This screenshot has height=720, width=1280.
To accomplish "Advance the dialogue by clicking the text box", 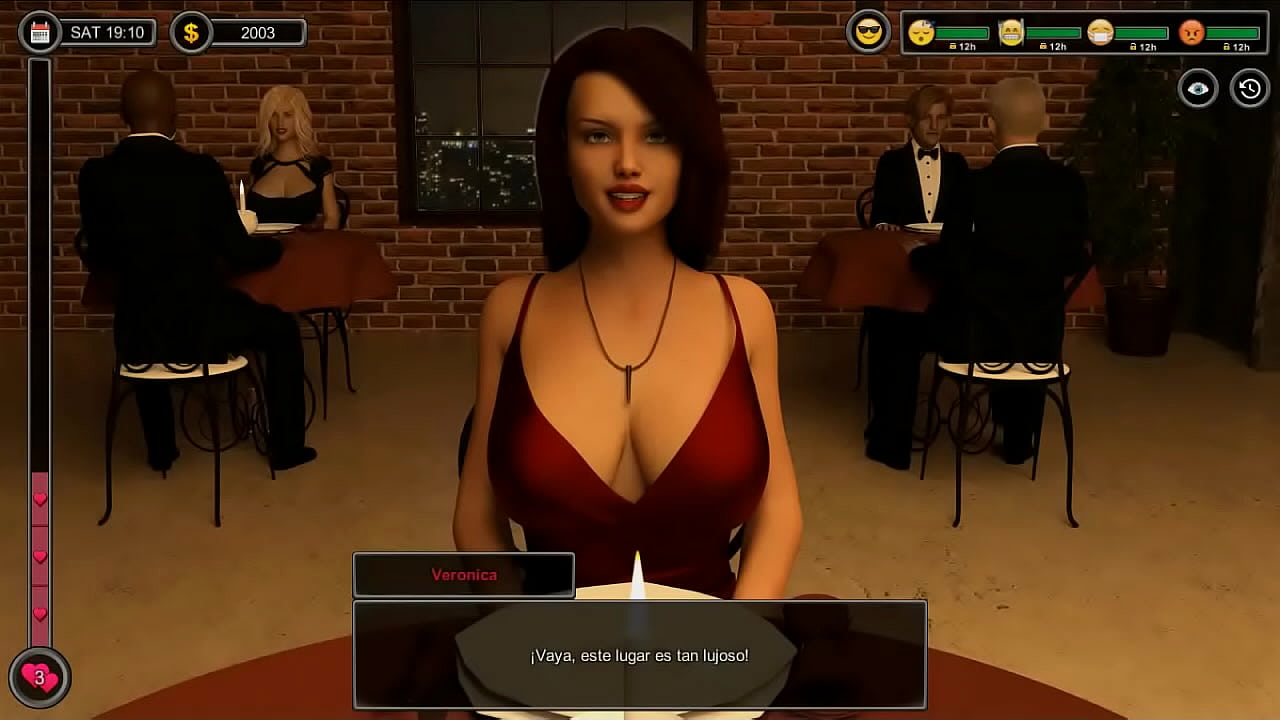I will [640, 655].
